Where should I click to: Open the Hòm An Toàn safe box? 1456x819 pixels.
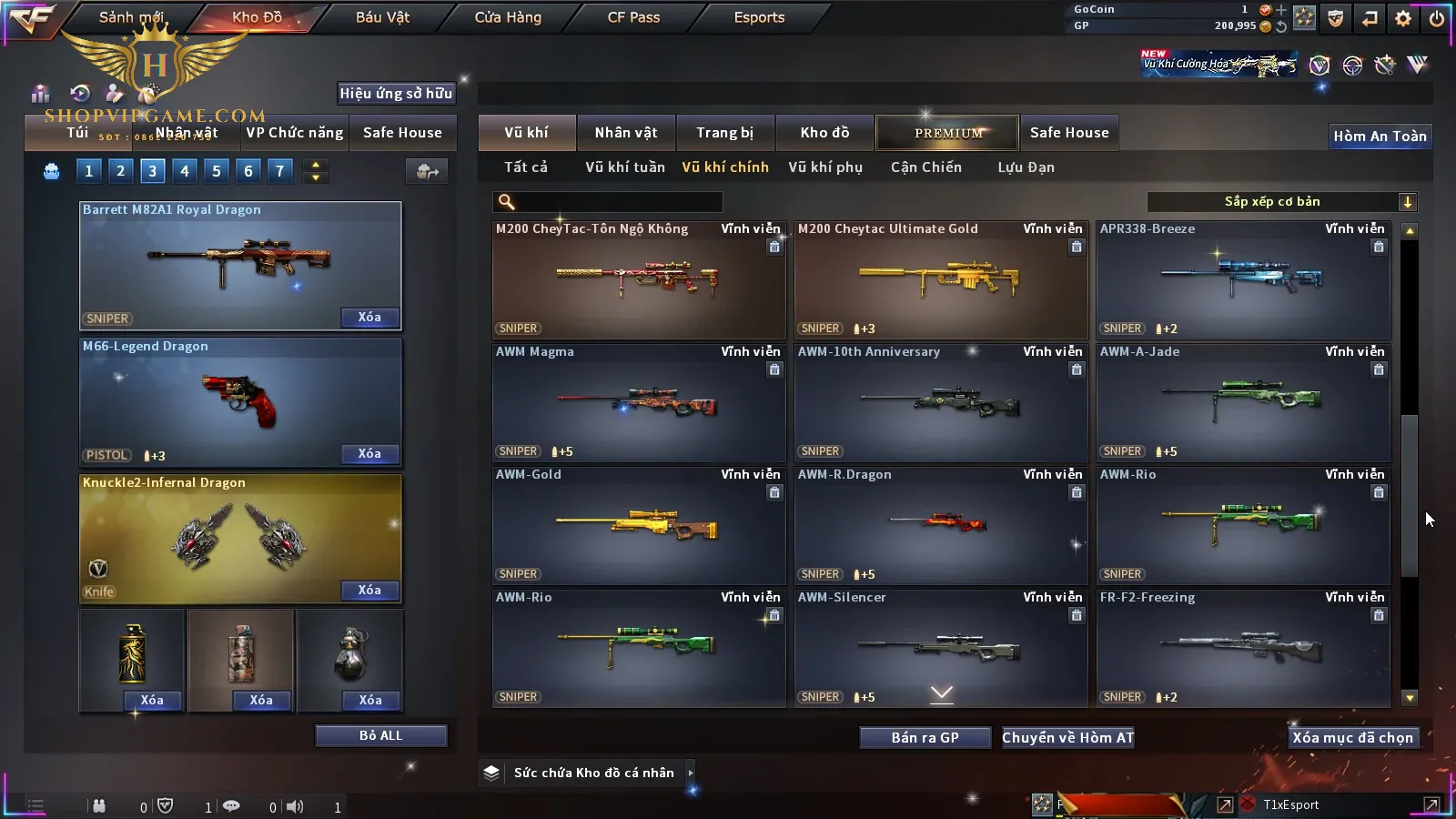pos(1380,136)
